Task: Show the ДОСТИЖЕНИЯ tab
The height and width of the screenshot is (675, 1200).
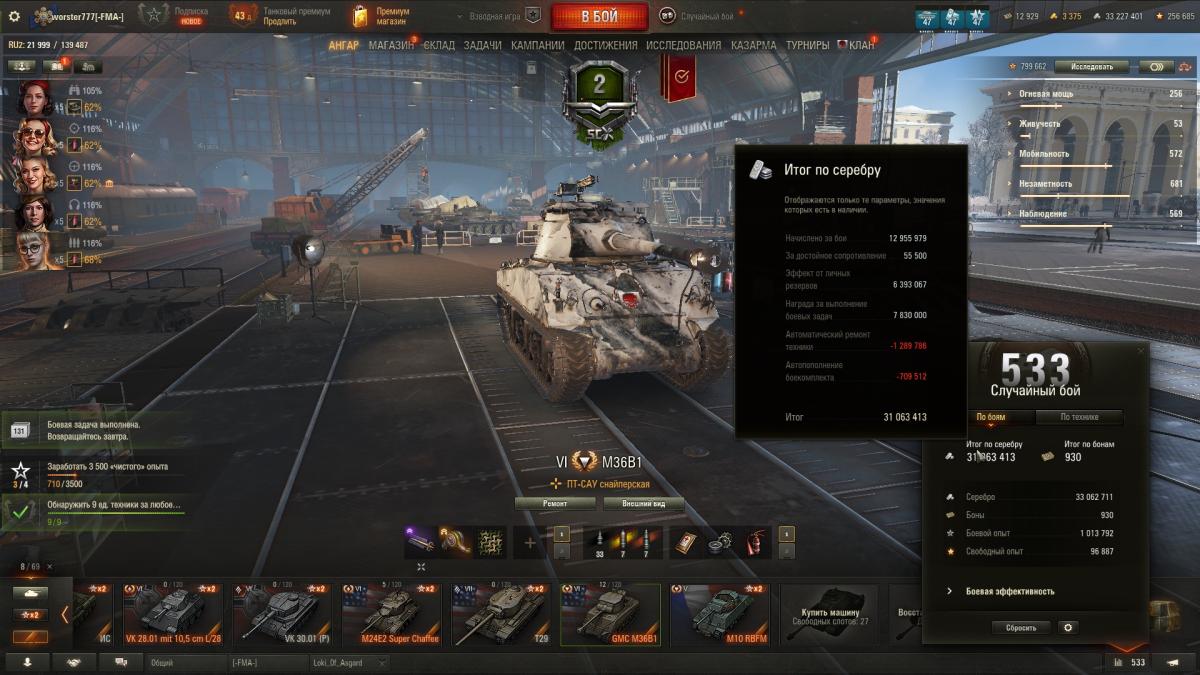Action: (606, 45)
